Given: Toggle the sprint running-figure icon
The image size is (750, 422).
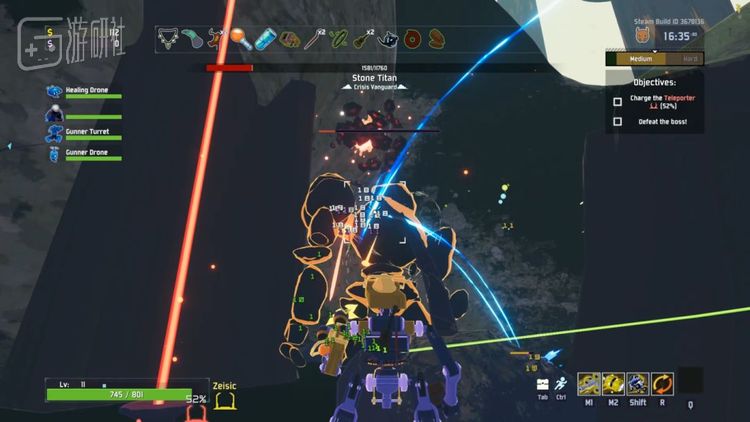Looking at the screenshot, I should pos(562,383).
